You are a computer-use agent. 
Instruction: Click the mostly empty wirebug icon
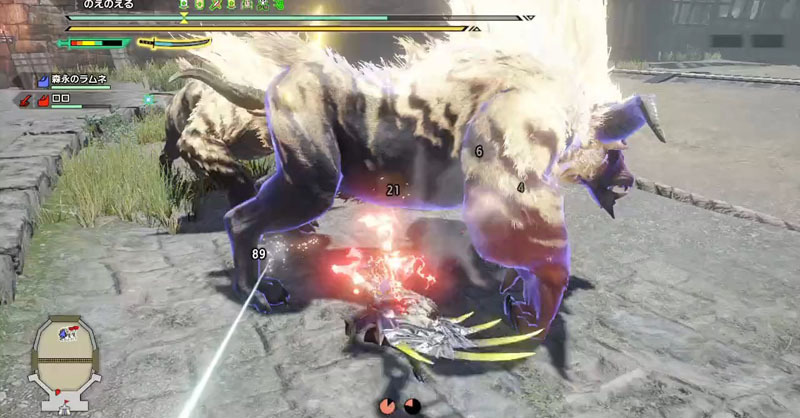pyautogui.click(x=410, y=405)
